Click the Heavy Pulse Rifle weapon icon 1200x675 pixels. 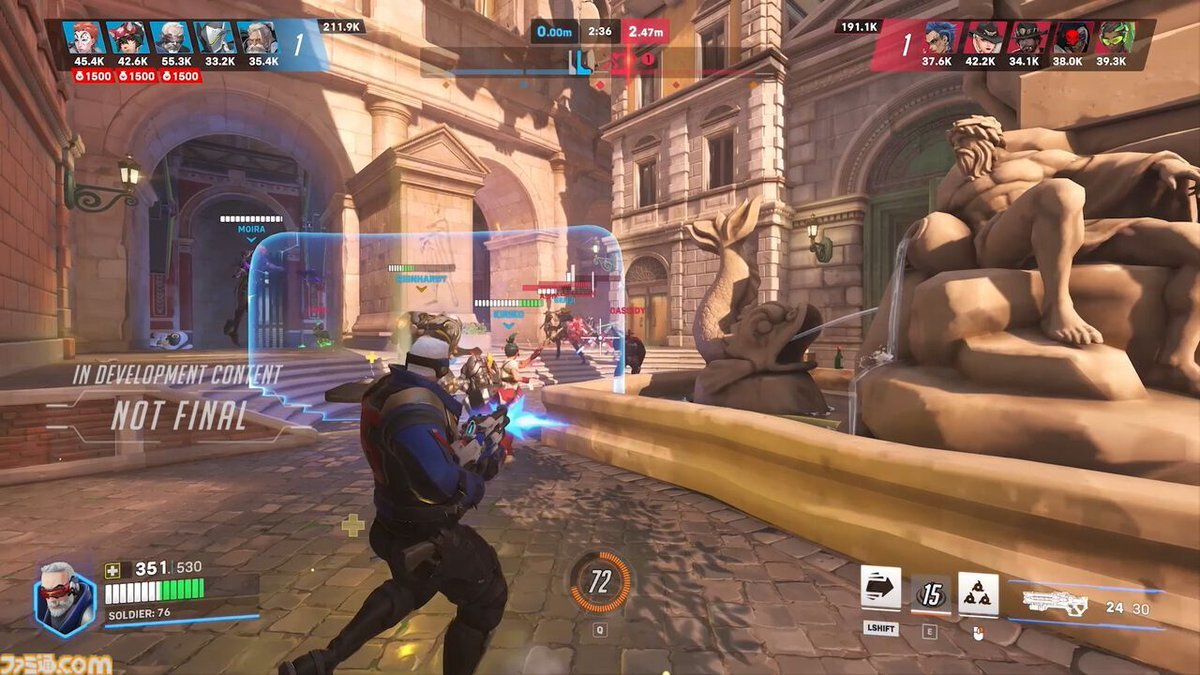tap(1056, 602)
